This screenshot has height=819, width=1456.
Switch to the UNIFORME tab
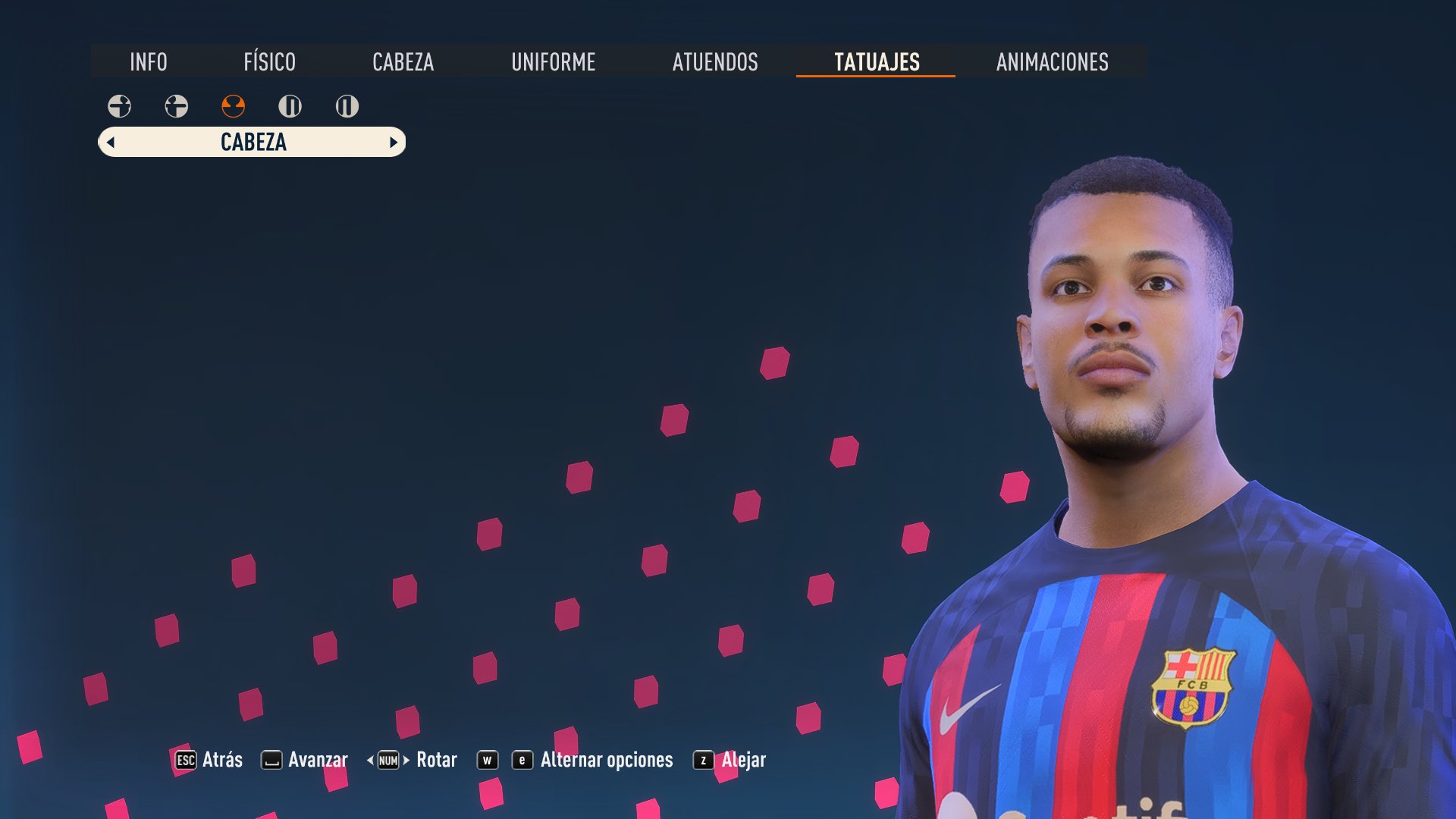554,63
